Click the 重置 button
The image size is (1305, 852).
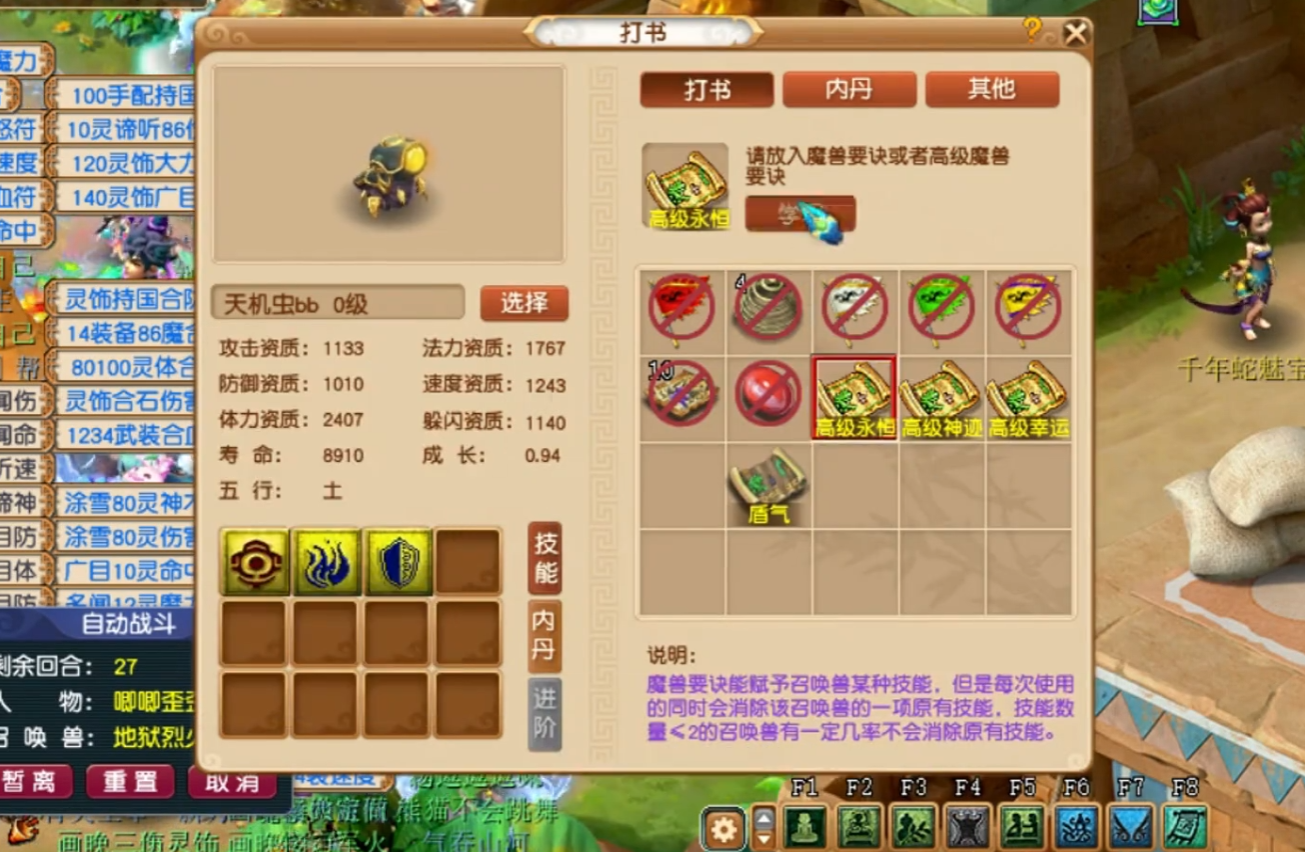click(129, 784)
